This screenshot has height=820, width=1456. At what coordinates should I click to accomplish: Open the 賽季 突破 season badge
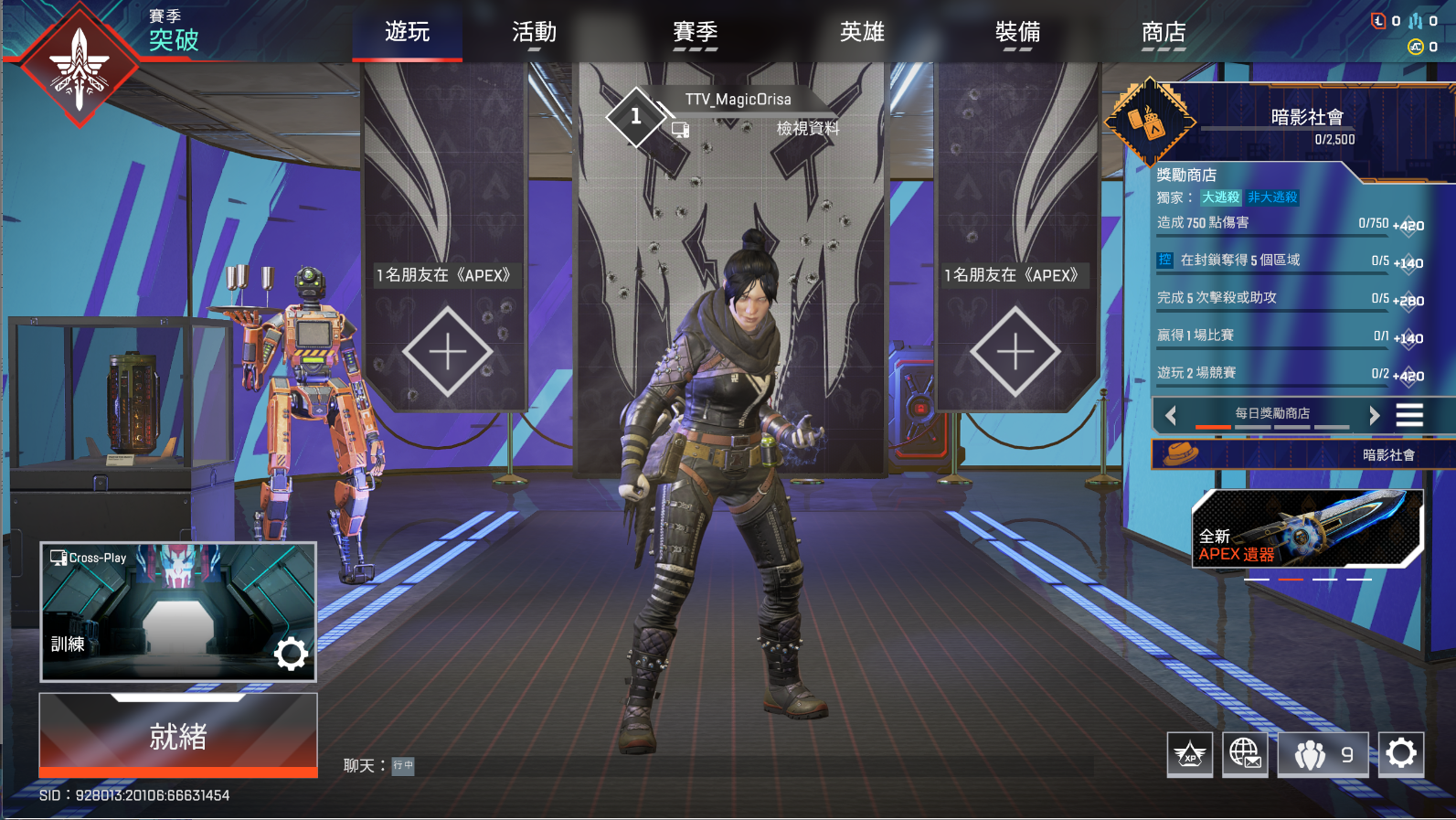(x=80, y=64)
